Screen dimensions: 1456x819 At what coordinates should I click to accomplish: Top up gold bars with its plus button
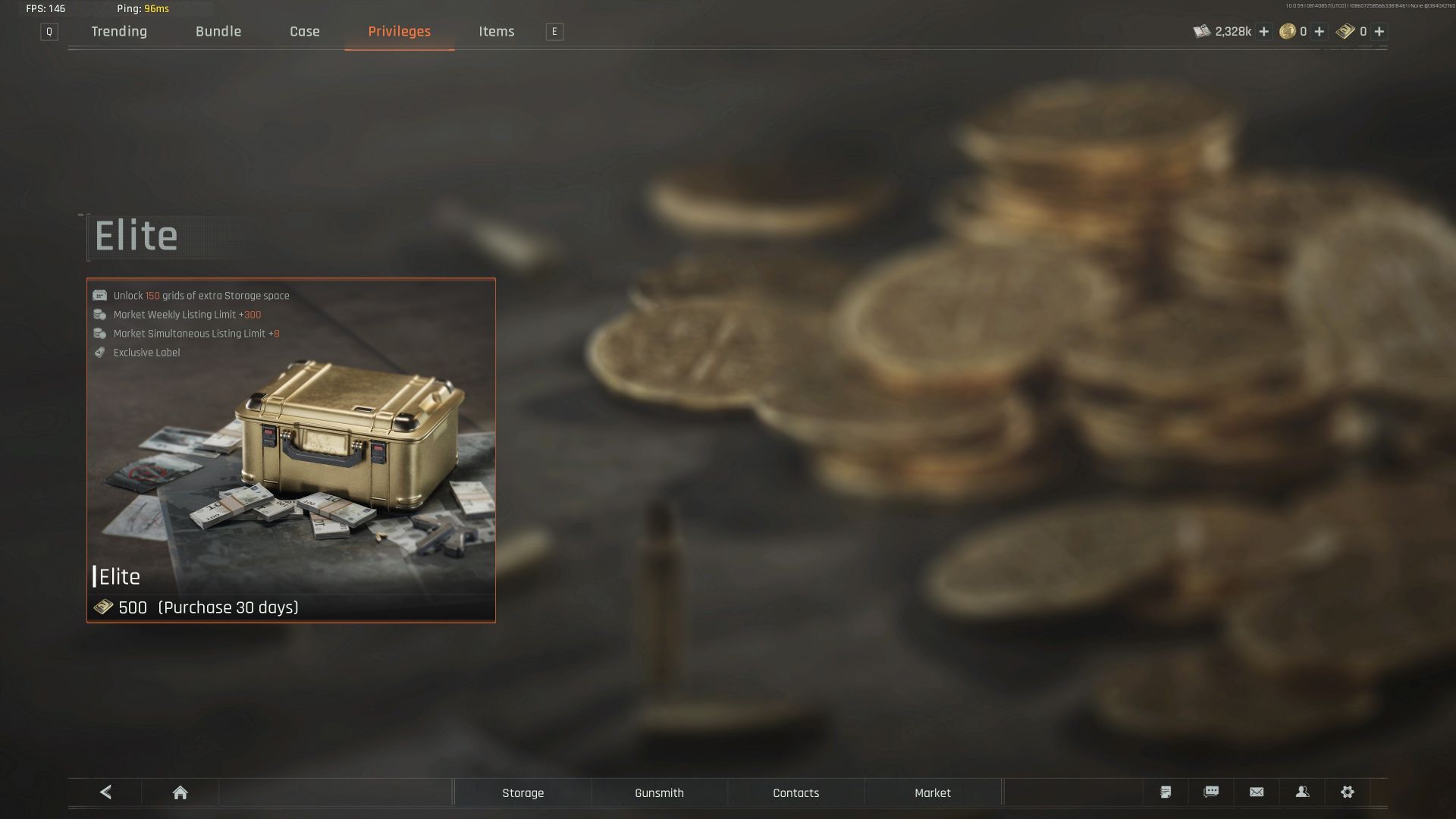pos(1379,31)
